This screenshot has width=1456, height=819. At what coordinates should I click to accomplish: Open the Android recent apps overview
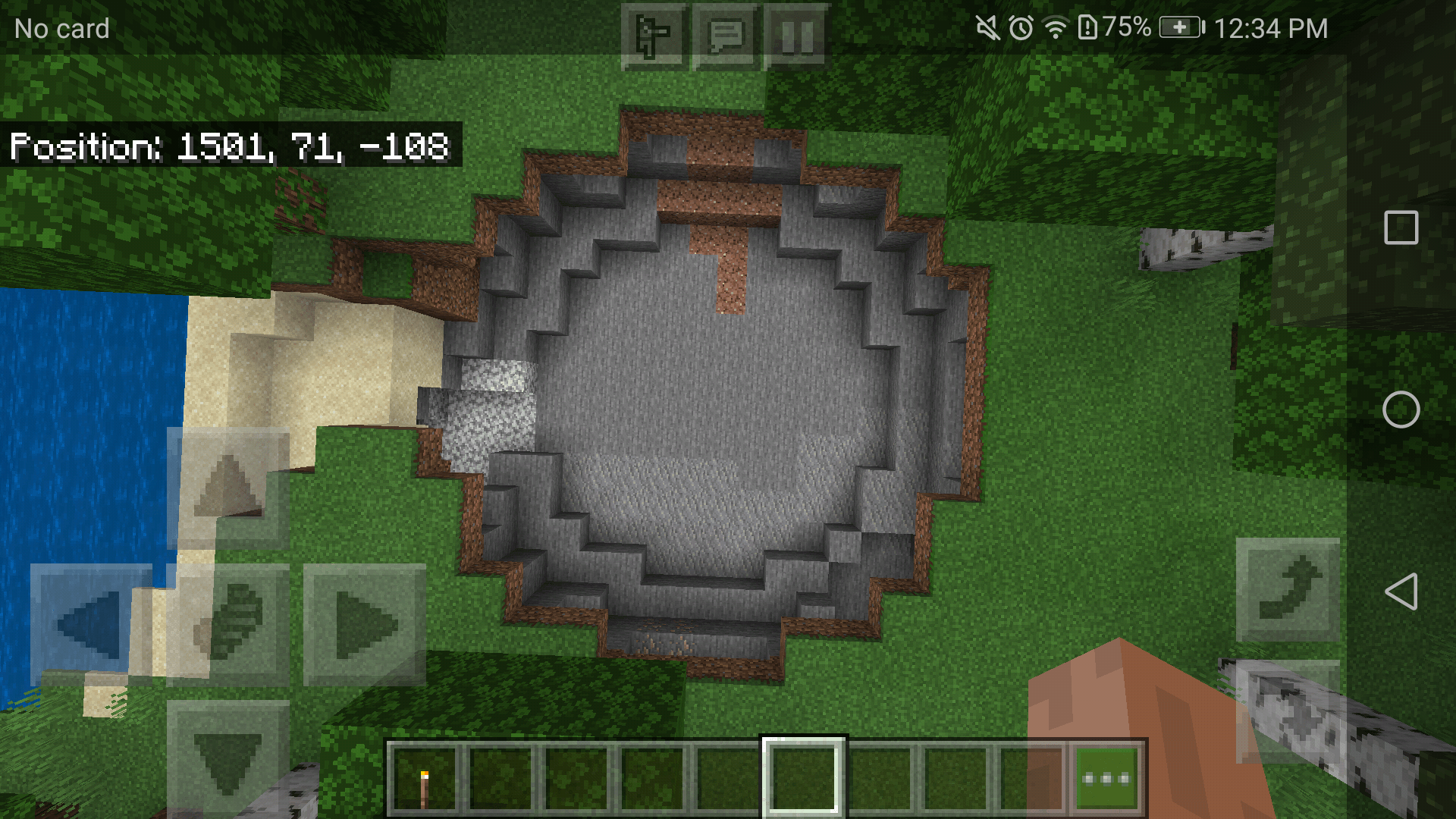(x=1401, y=226)
